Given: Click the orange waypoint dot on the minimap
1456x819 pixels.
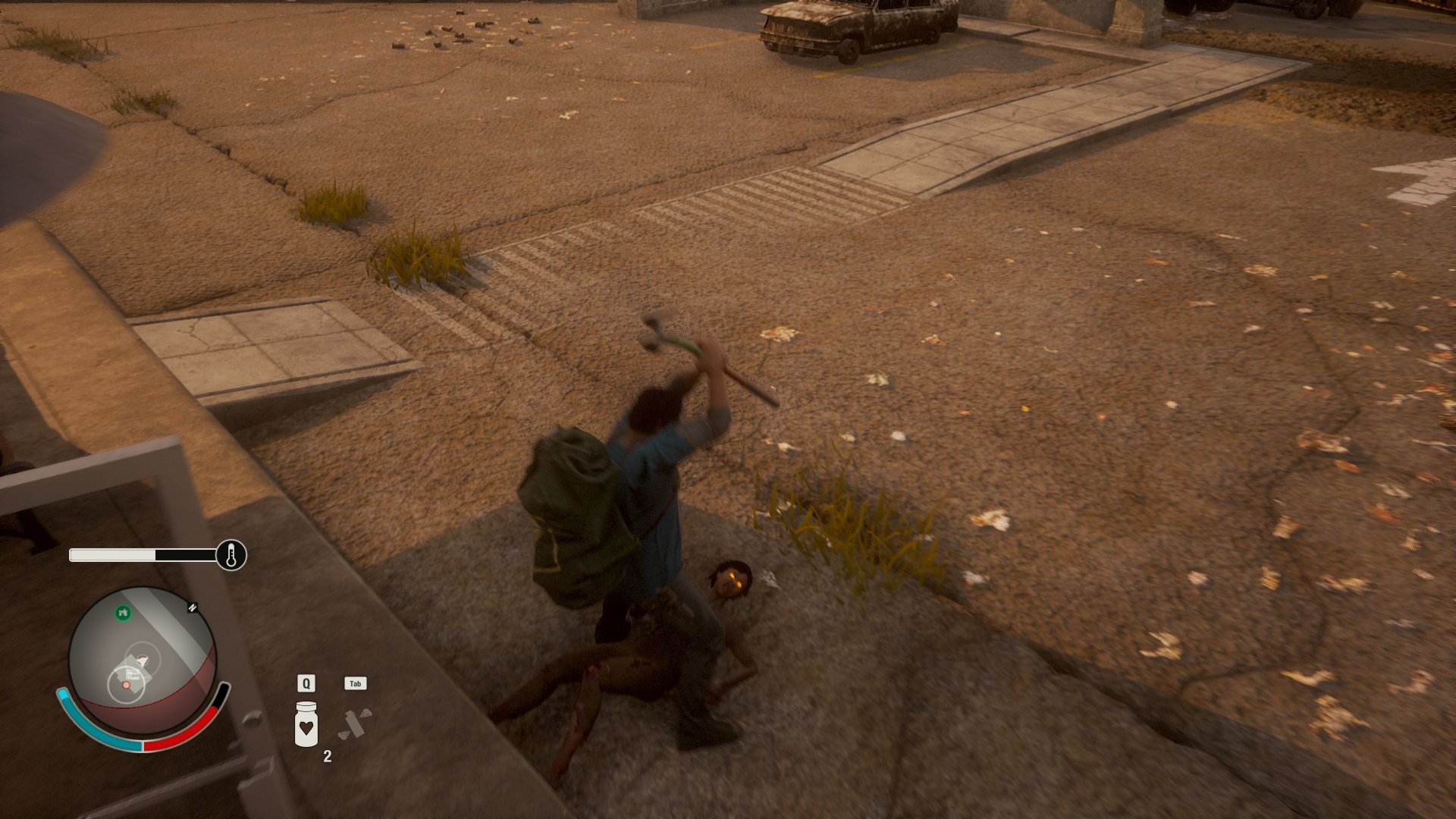Looking at the screenshot, I should pos(126,686).
